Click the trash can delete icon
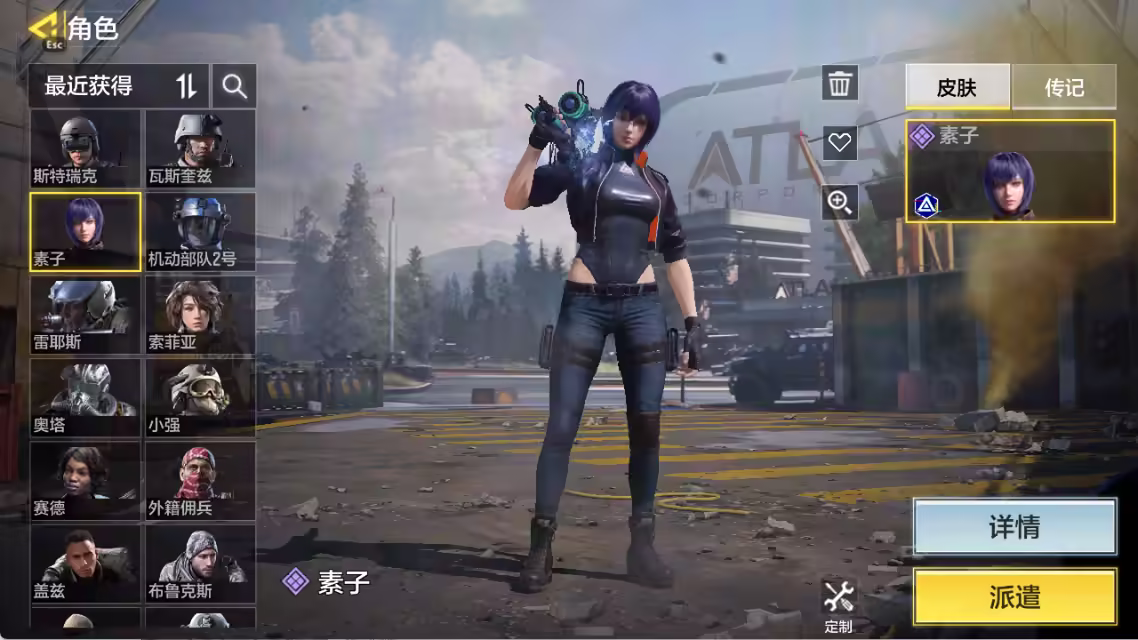Viewport: 1138px width, 640px height. [x=840, y=83]
